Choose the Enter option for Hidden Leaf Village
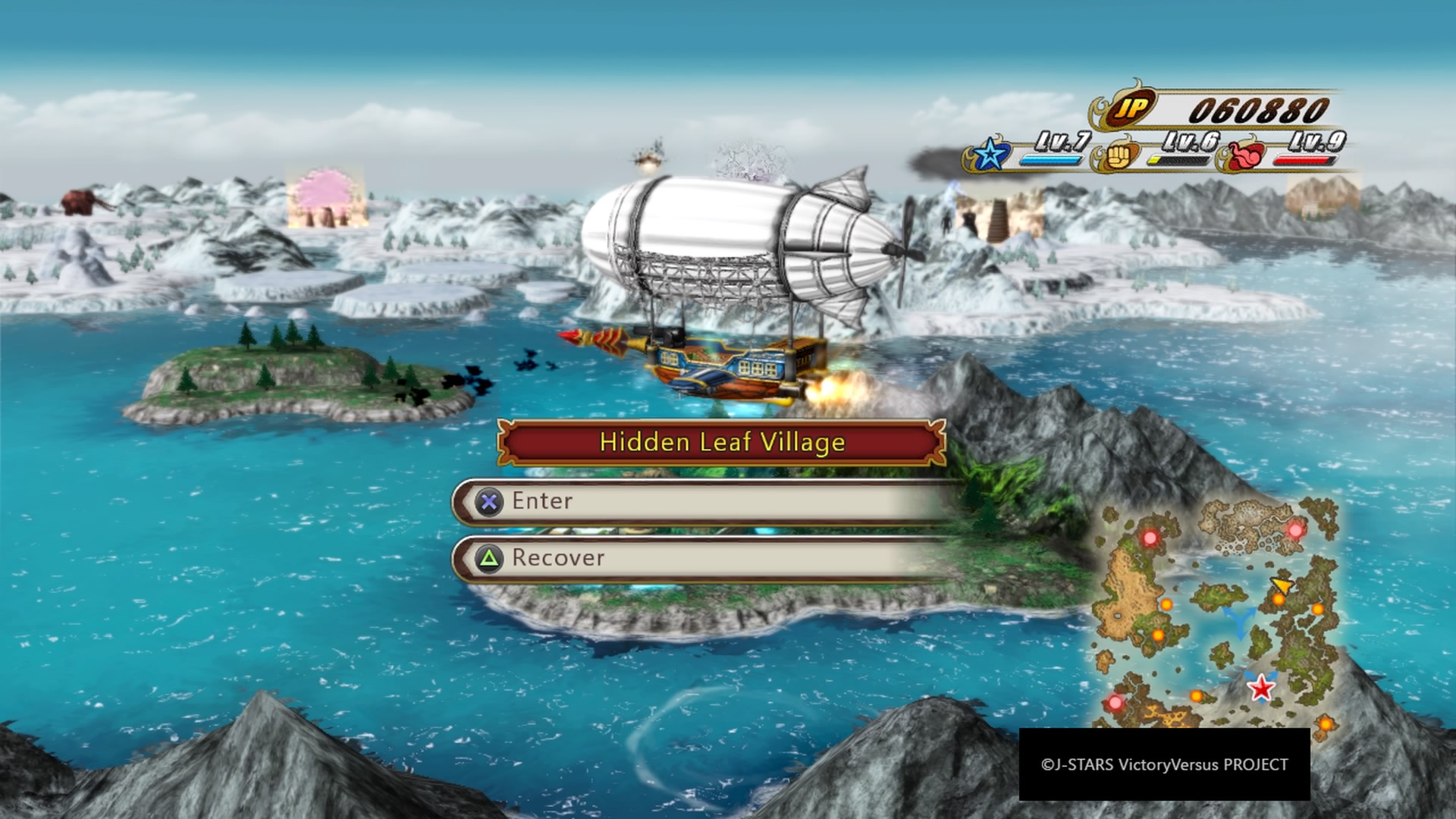Screen dimensions: 1456x819 pos(705,501)
